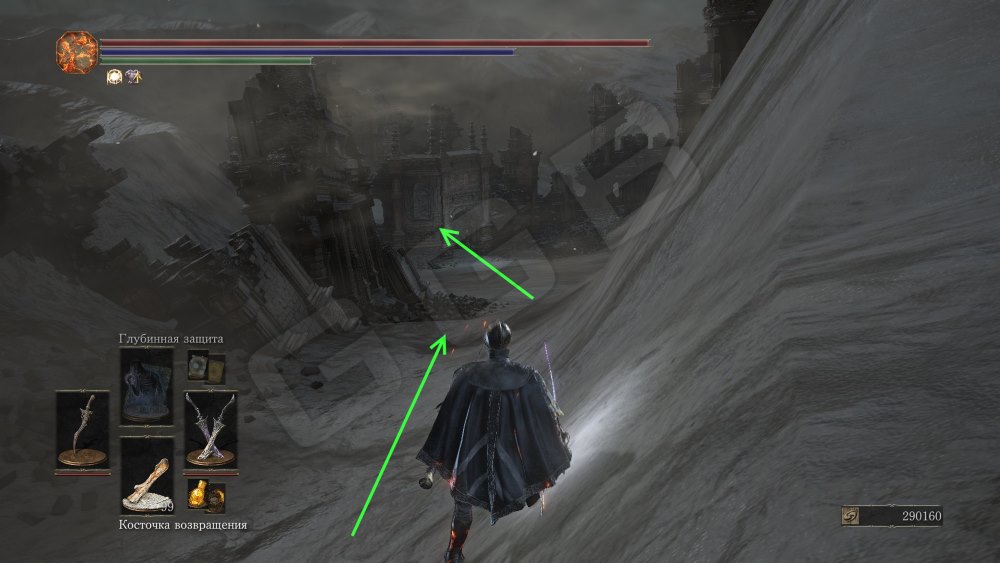1000x563 pixels.
Task: Click the ember emblem beside the health bar
Action: click(75, 50)
